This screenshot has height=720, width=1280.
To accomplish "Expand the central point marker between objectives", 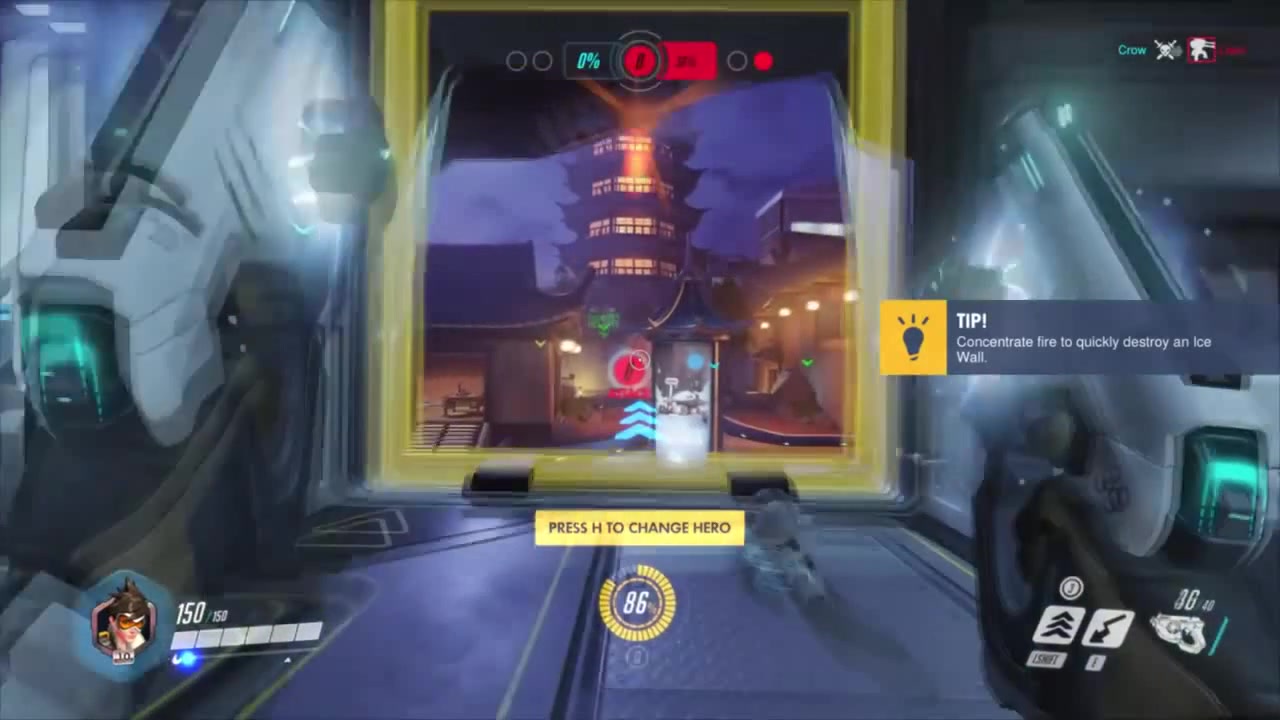I will [640, 61].
